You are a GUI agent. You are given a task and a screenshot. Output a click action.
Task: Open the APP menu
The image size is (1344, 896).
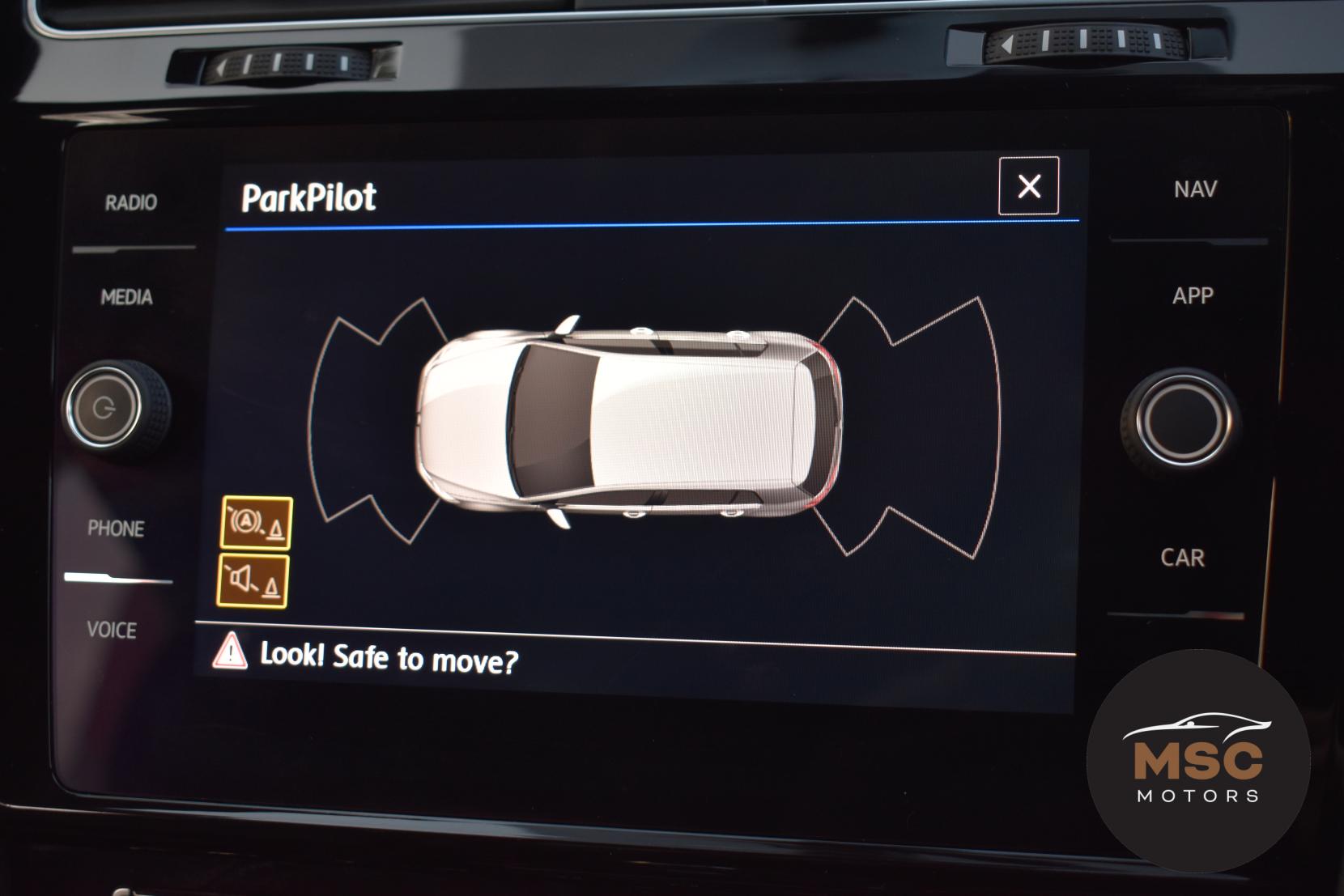[x=1193, y=295]
